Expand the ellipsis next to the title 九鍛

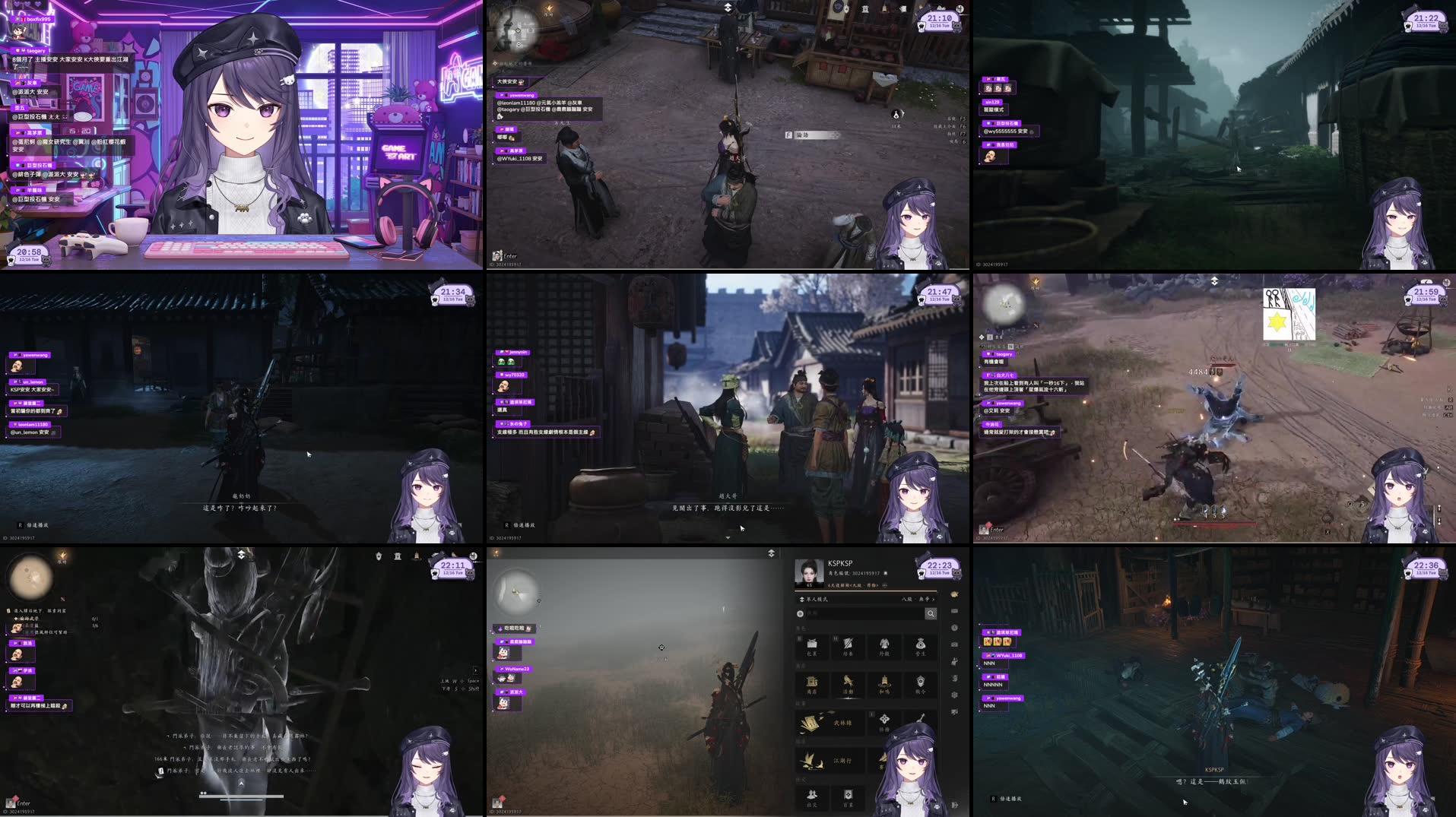885,585
